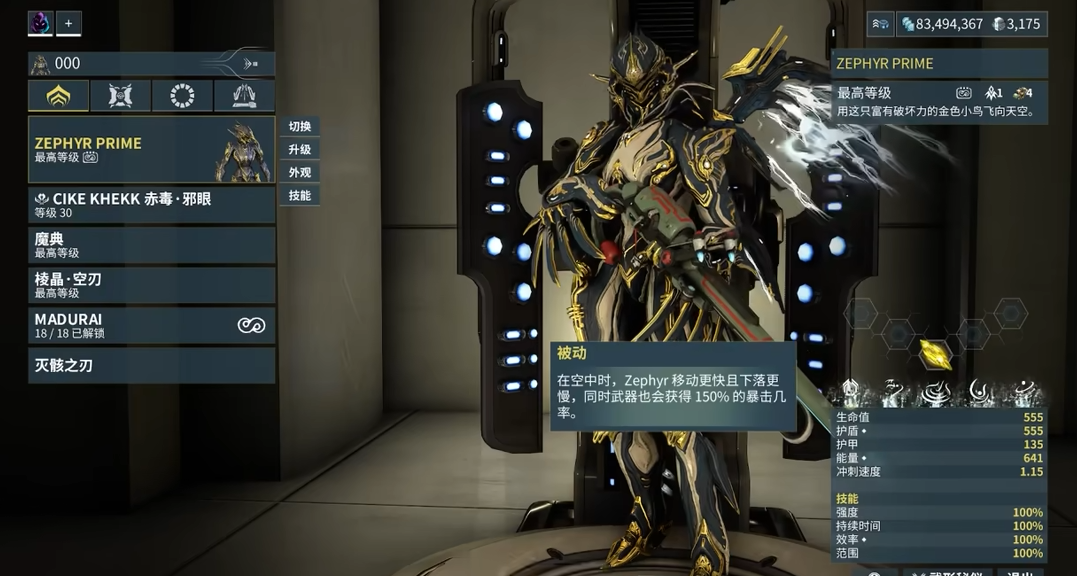The height and width of the screenshot is (576, 1077).
Task: Click the 切换 swap button
Action: point(299,127)
